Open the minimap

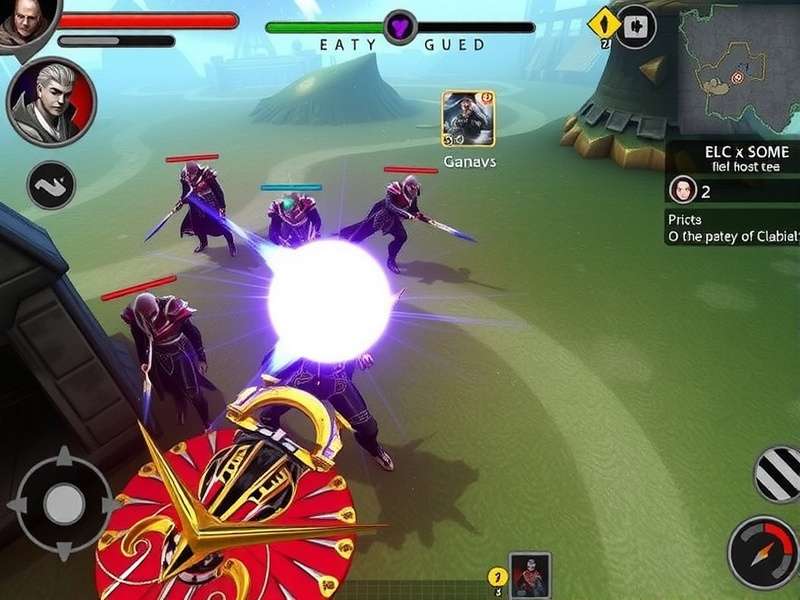(740, 70)
